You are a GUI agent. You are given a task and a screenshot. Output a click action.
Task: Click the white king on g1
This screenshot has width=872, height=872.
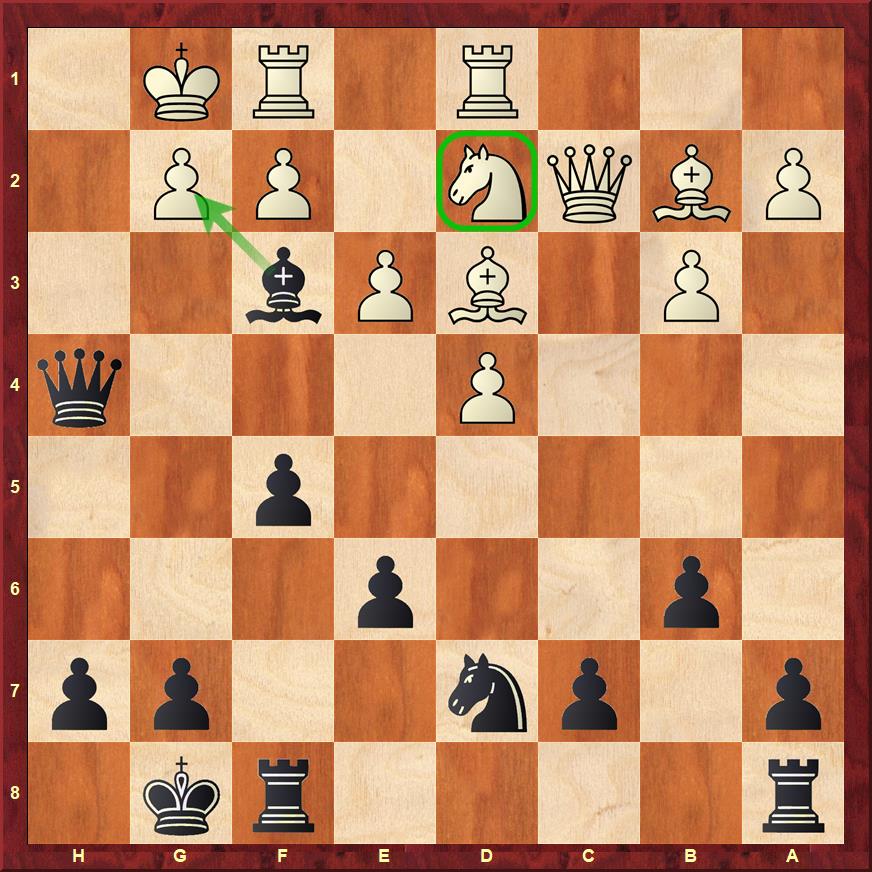(181, 79)
